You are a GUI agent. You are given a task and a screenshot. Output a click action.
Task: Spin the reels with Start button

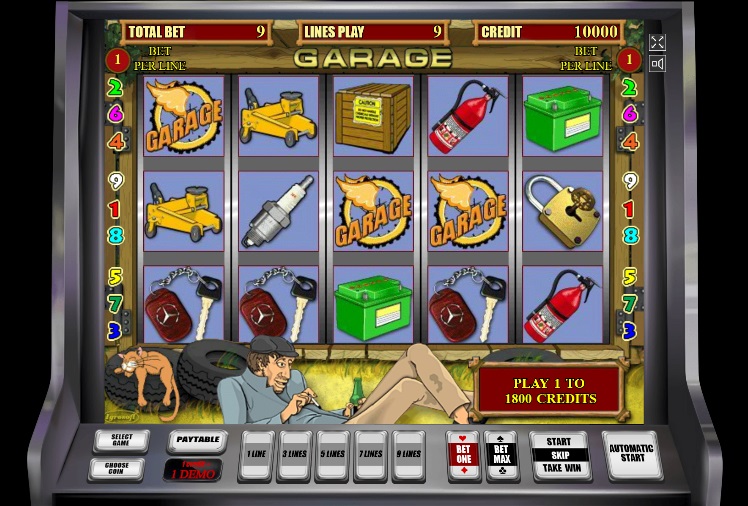click(x=559, y=455)
